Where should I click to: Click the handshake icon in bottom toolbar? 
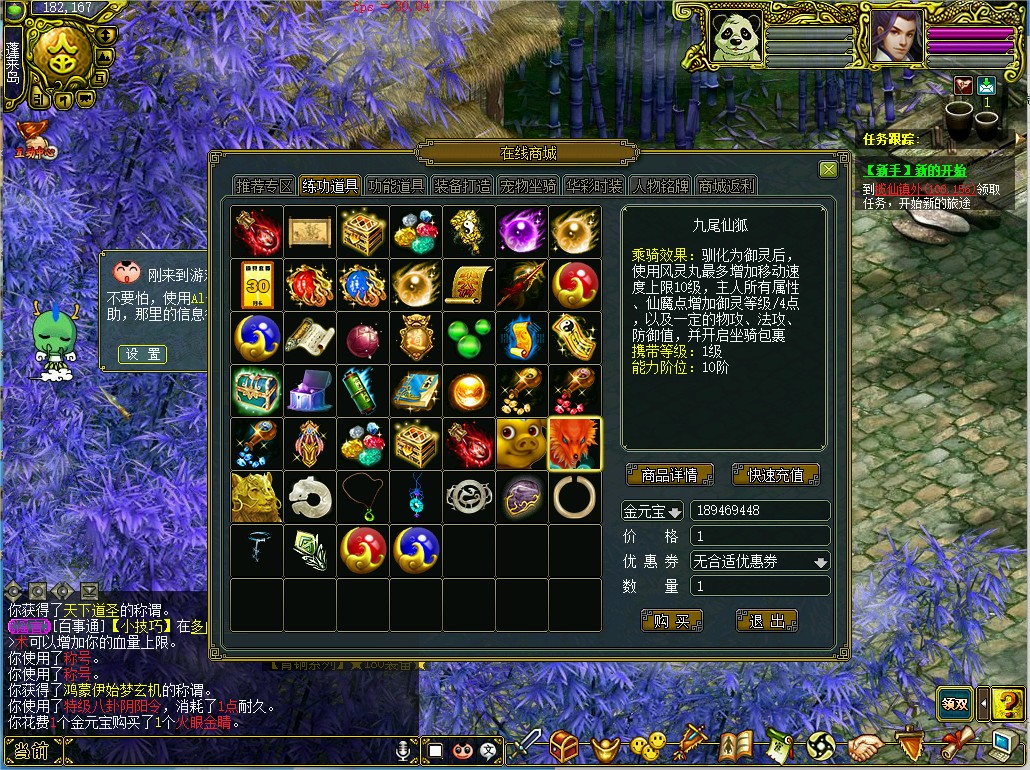click(867, 746)
